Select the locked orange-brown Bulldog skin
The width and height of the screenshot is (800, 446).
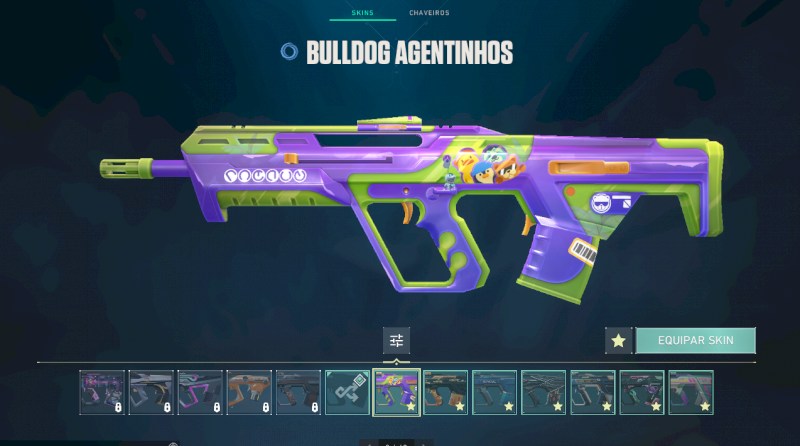[250, 392]
